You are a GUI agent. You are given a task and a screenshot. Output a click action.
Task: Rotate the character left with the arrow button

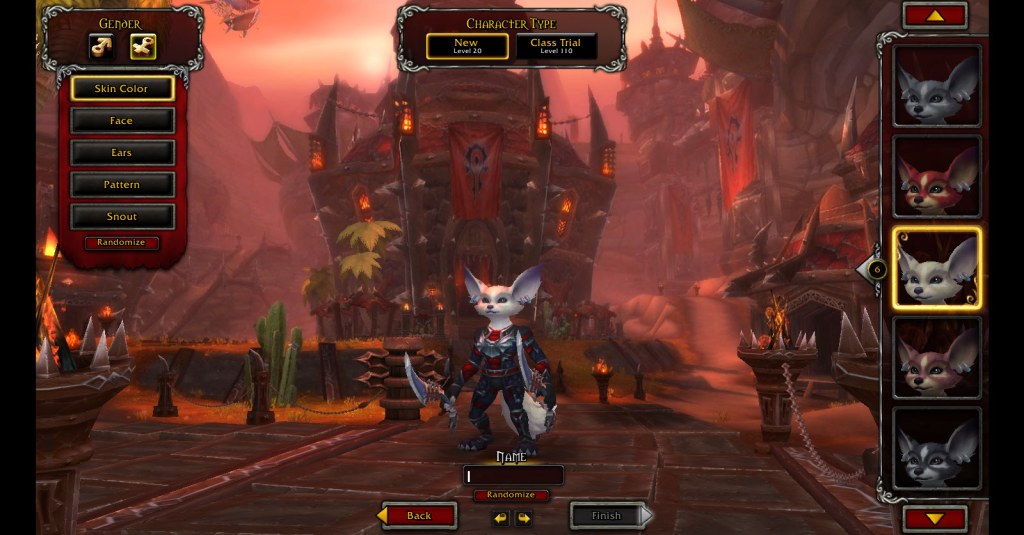coord(501,518)
